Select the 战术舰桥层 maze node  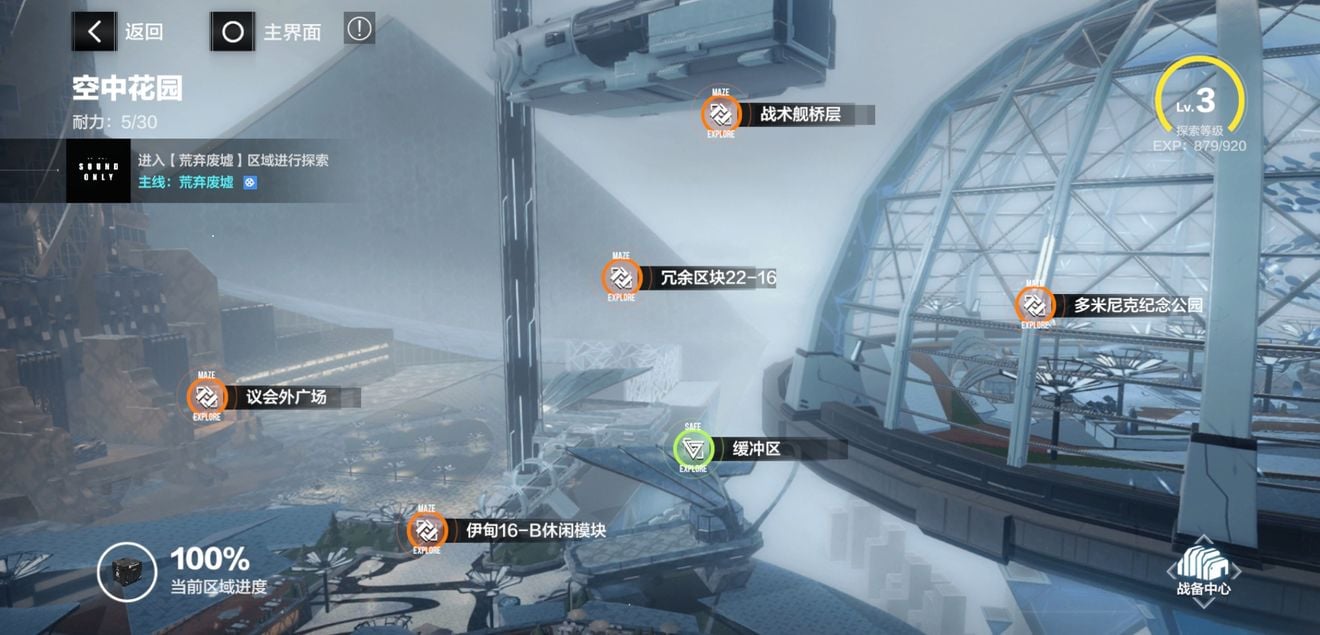click(x=720, y=114)
